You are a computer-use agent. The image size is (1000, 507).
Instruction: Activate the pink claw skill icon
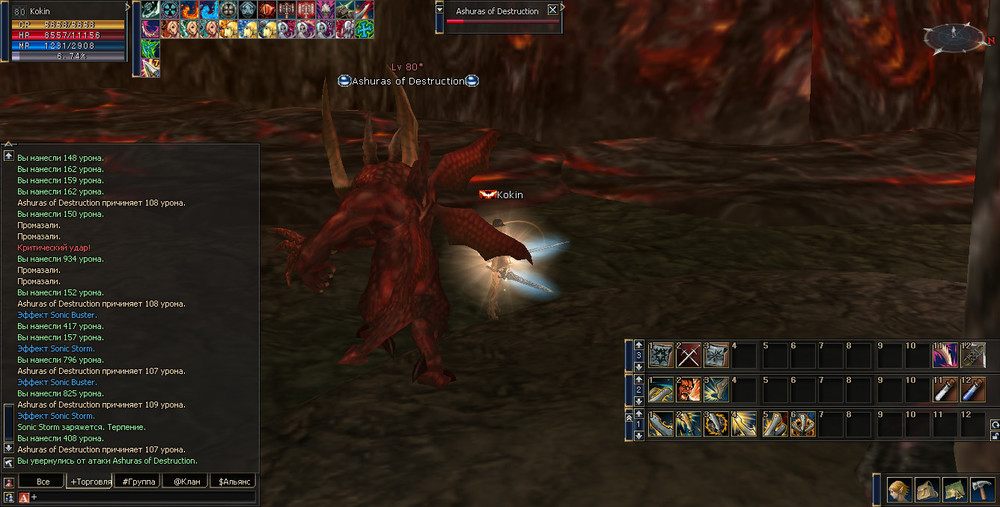[943, 355]
